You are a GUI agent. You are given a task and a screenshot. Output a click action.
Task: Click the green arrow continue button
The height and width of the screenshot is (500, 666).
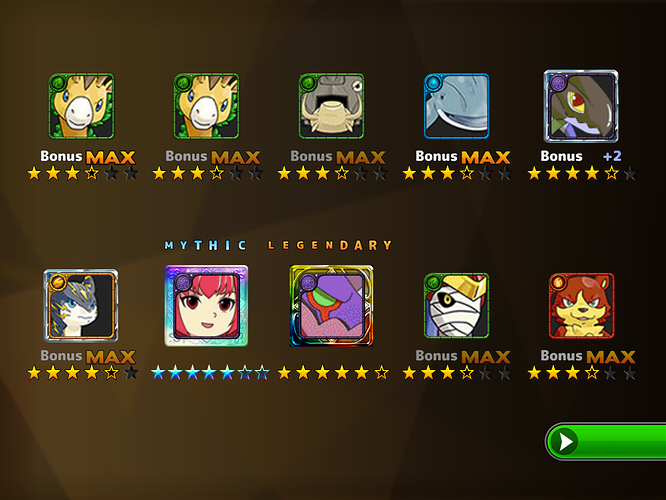point(606,442)
